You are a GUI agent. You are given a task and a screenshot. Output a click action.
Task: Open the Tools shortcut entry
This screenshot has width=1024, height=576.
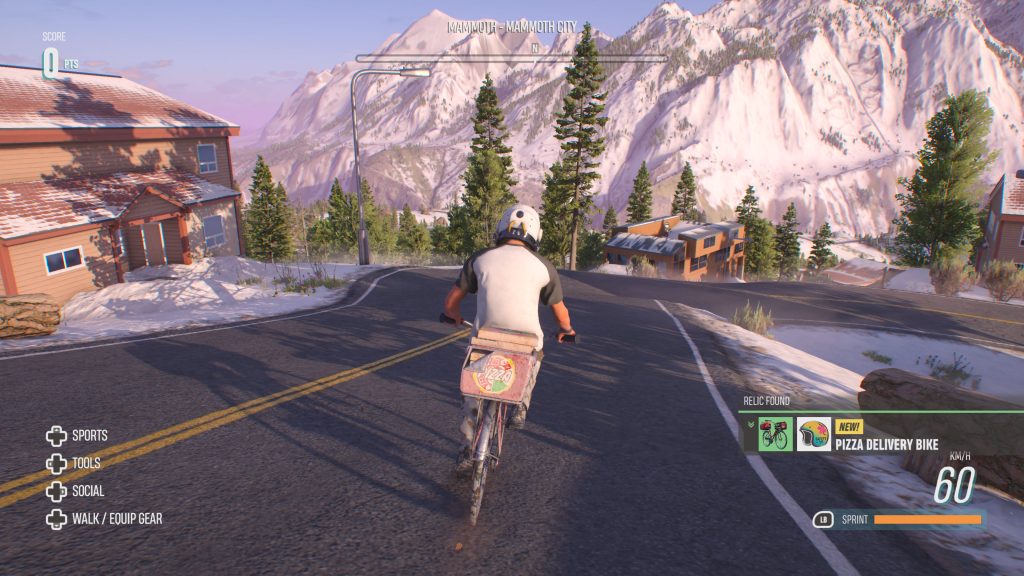pos(74,464)
